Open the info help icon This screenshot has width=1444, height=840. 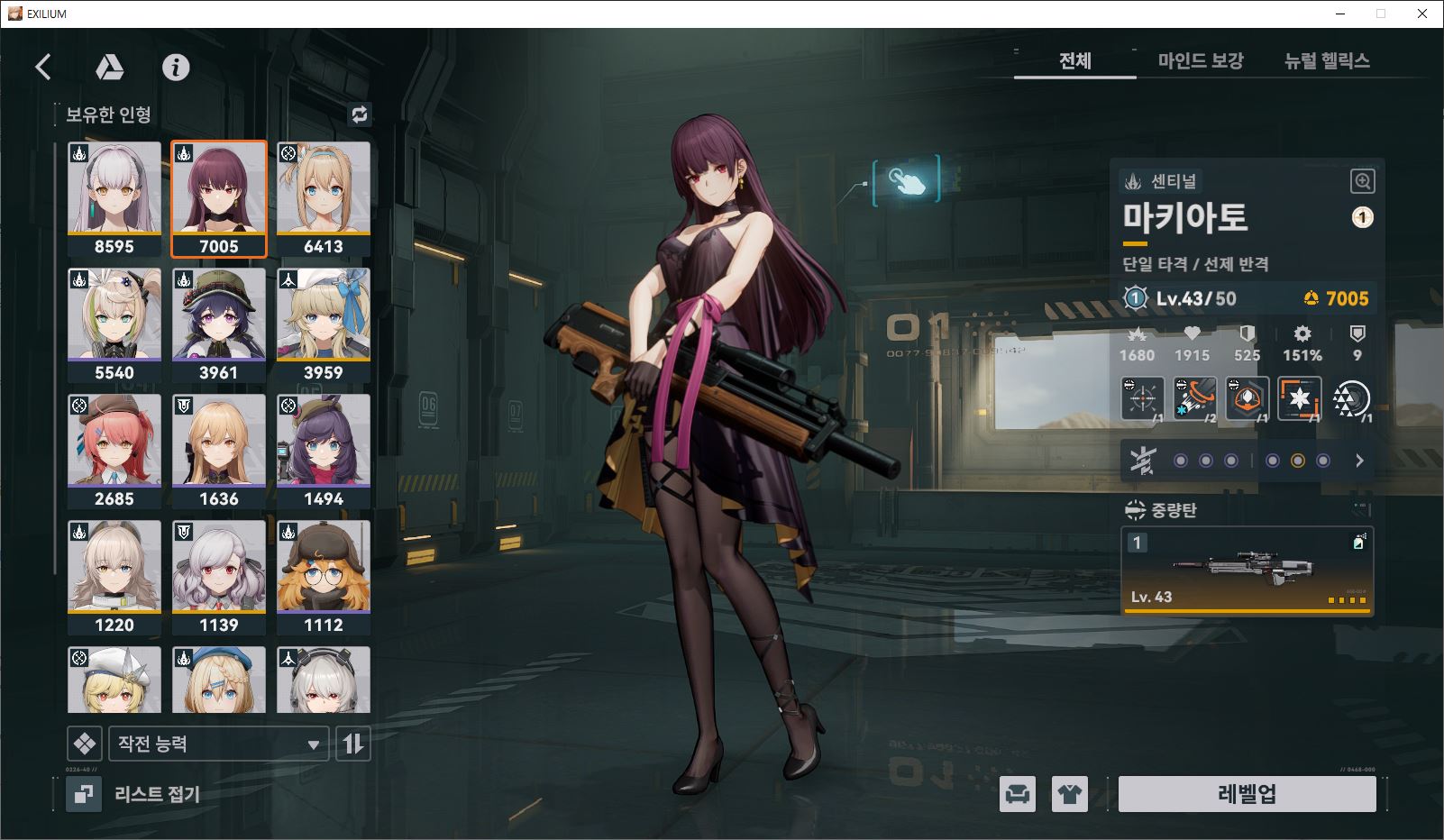pos(176,67)
